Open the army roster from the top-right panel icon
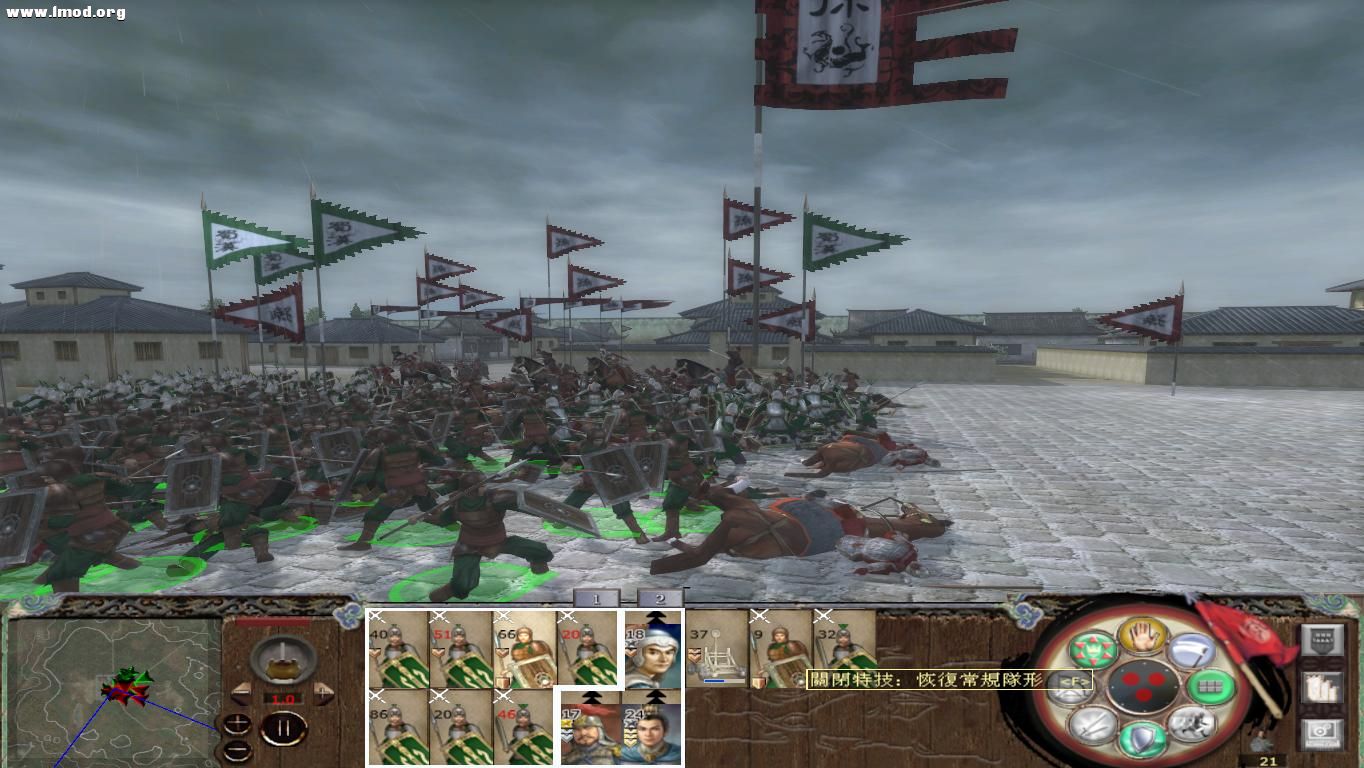This screenshot has height=768, width=1364. point(1321,642)
